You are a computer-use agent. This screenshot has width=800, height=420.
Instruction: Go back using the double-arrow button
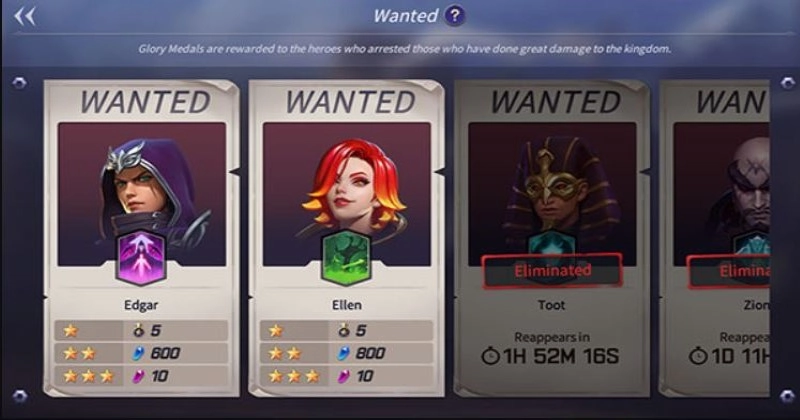point(24,16)
